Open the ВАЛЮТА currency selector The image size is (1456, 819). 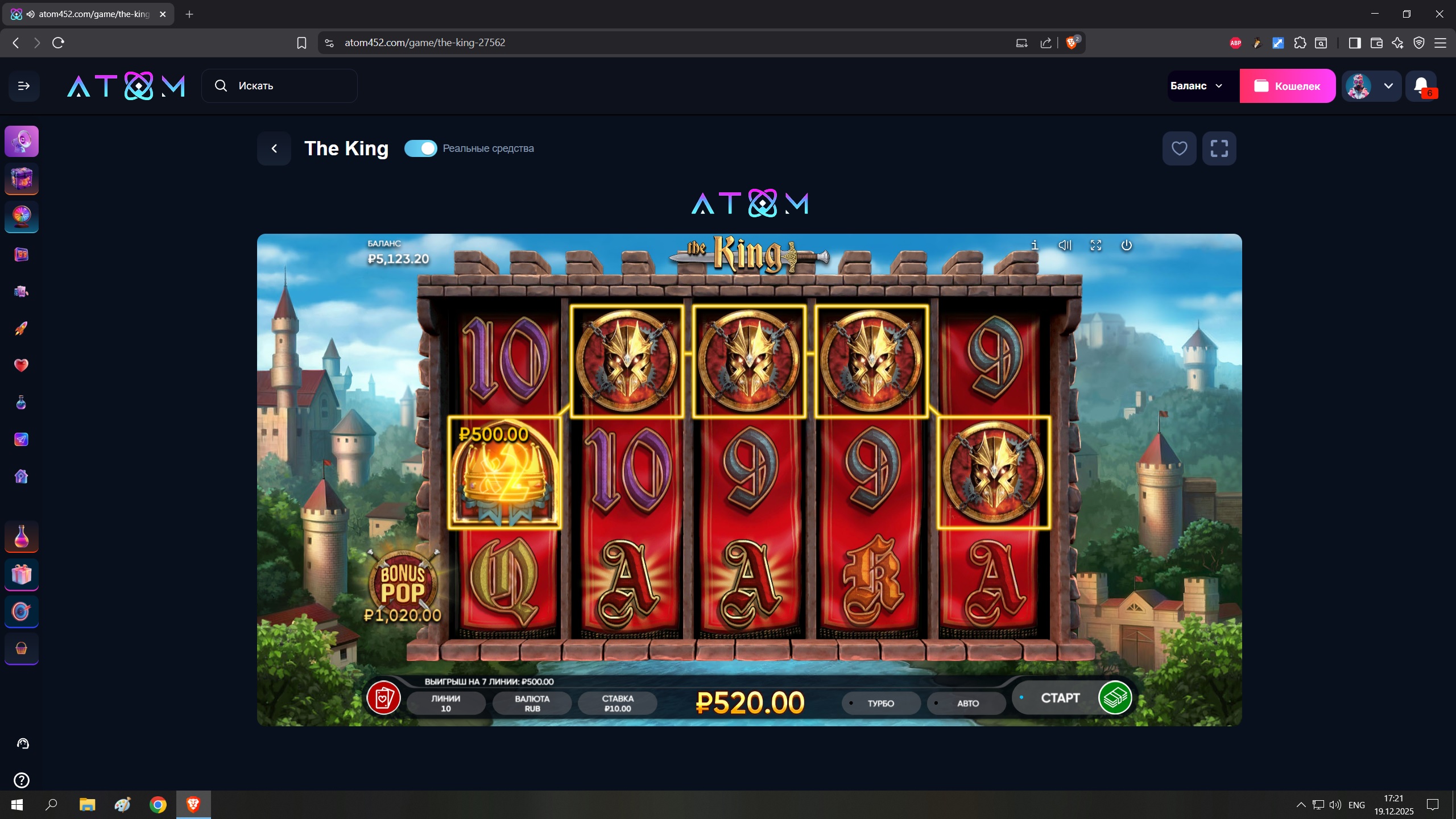(532, 704)
